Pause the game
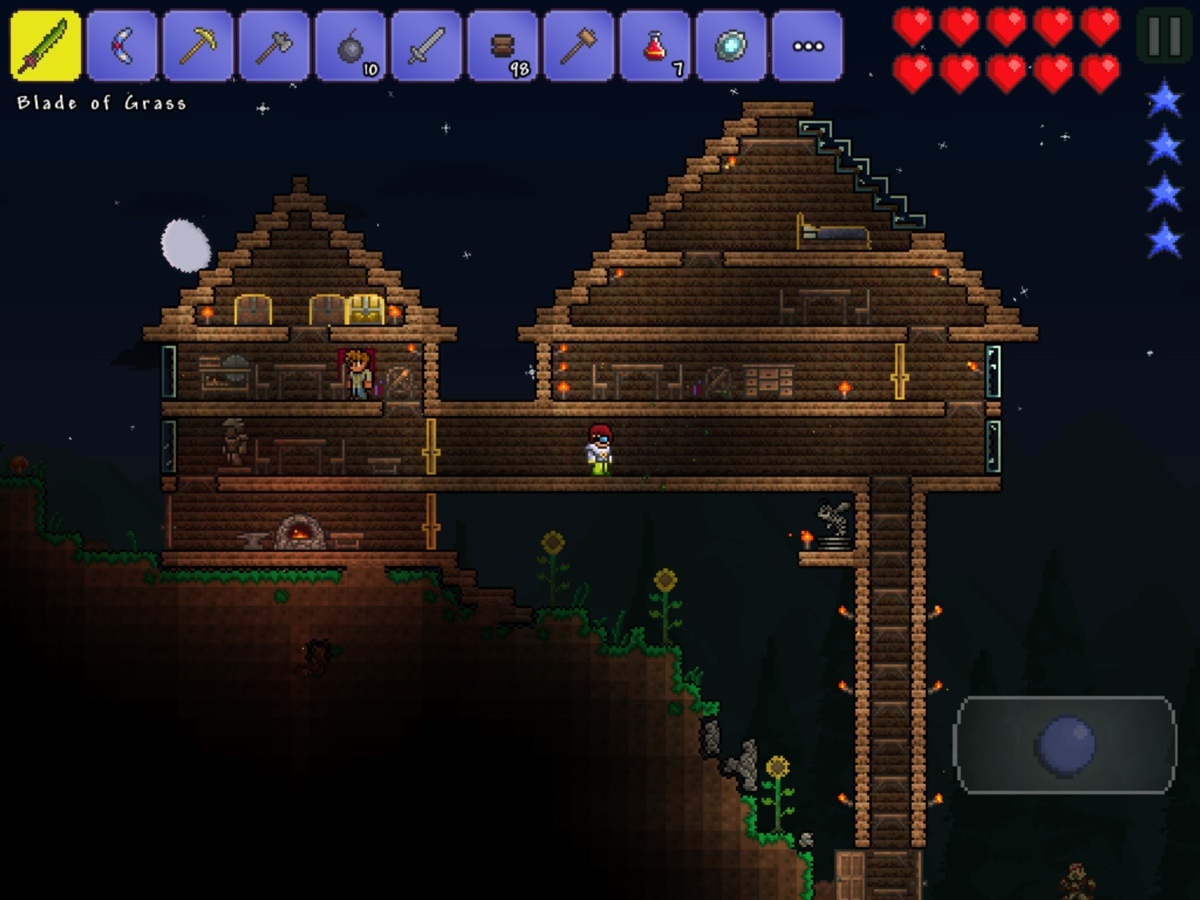 [x=1164, y=36]
